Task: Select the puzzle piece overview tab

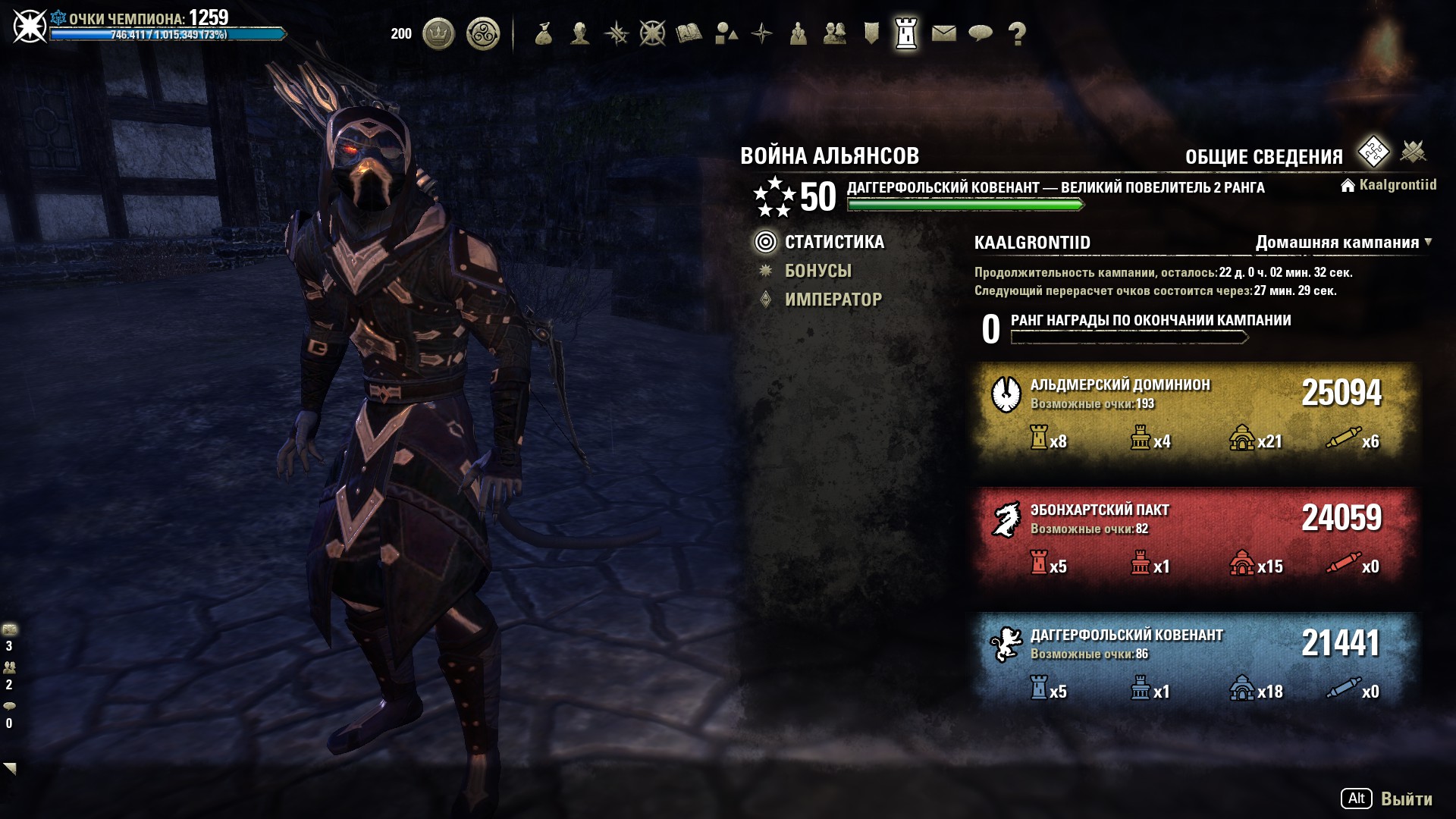Action: click(1373, 152)
